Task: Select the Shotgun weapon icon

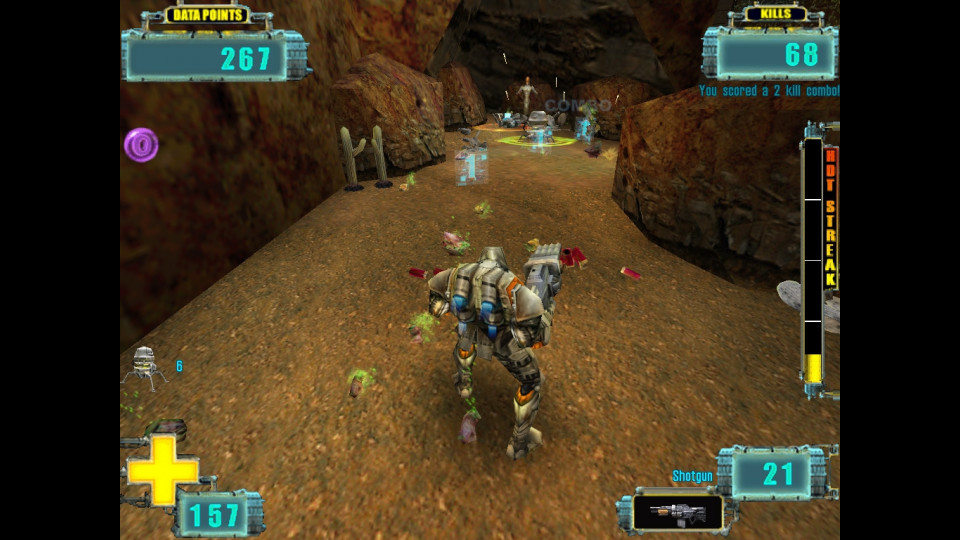Action: coord(677,513)
